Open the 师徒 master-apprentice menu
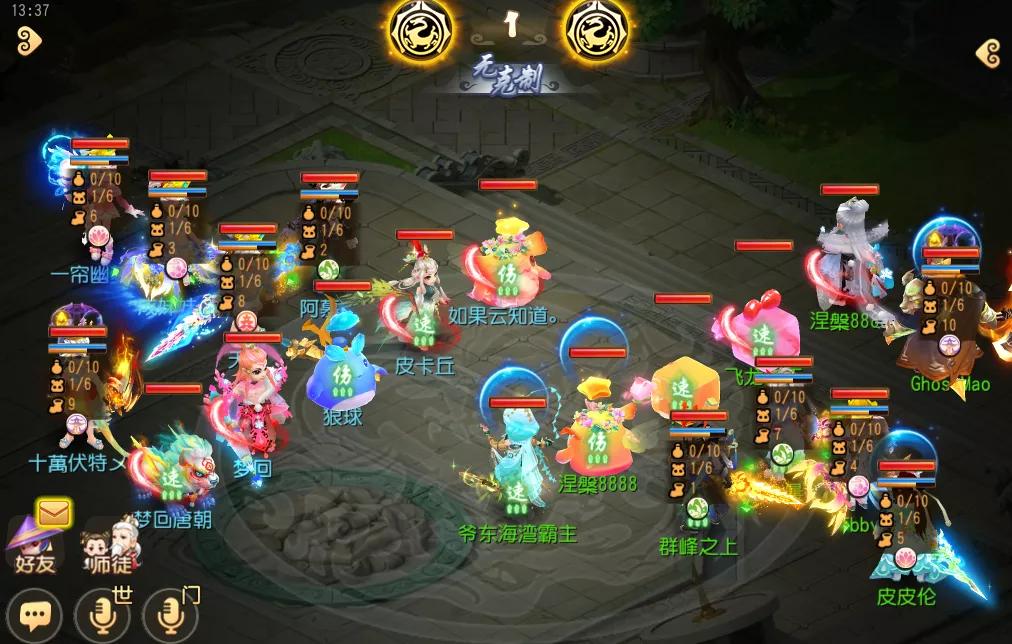This screenshot has width=1012, height=644. (106, 548)
